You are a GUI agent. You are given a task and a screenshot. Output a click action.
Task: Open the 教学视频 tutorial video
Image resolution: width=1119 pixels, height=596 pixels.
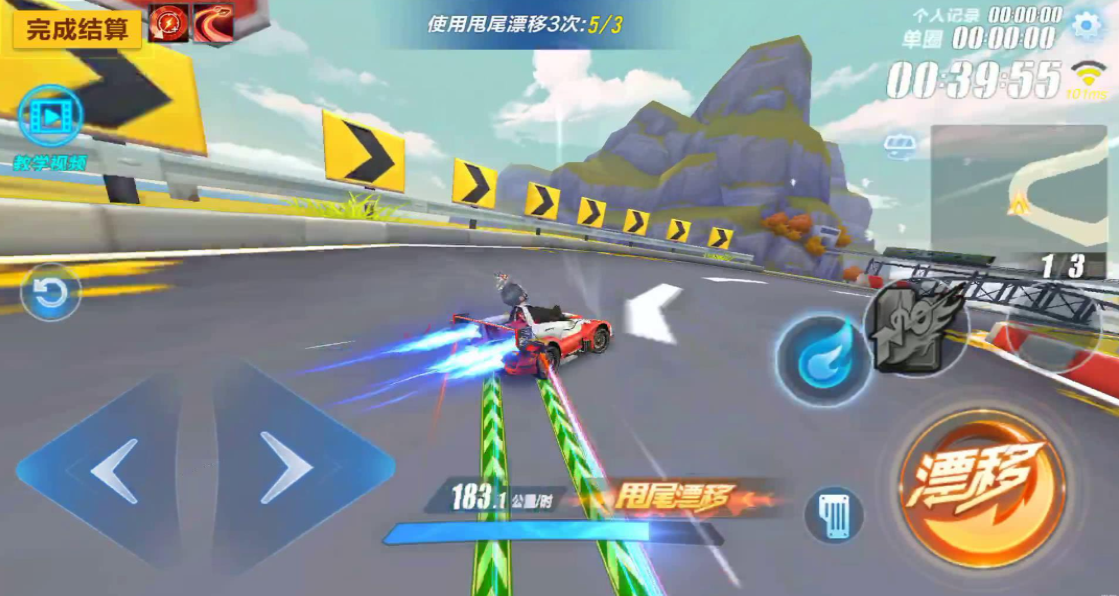[x=50, y=118]
